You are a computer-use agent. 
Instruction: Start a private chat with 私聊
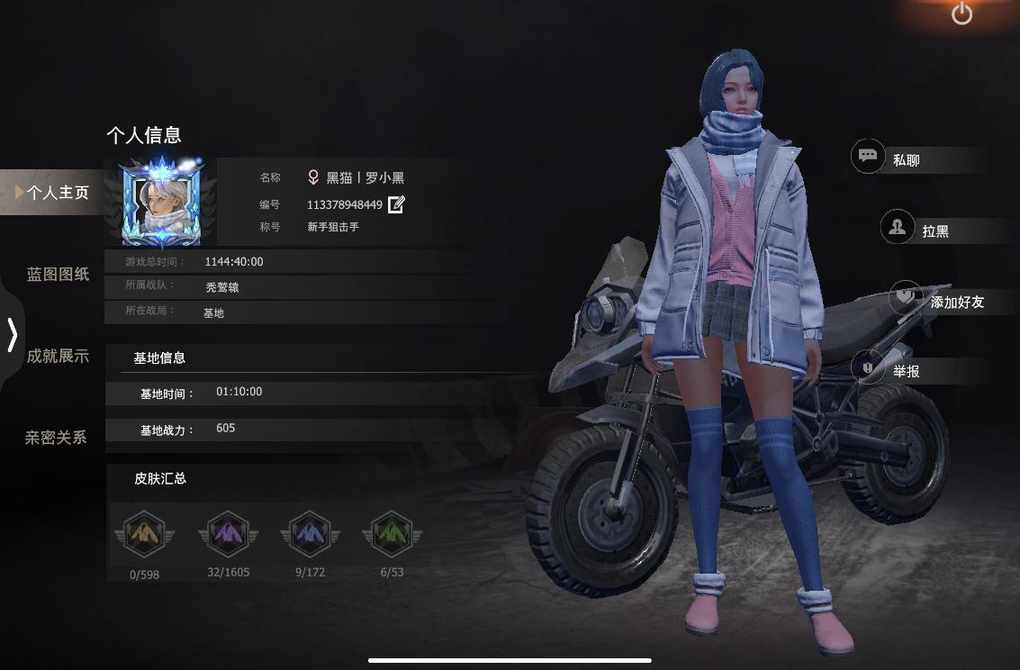pyautogui.click(x=905, y=159)
